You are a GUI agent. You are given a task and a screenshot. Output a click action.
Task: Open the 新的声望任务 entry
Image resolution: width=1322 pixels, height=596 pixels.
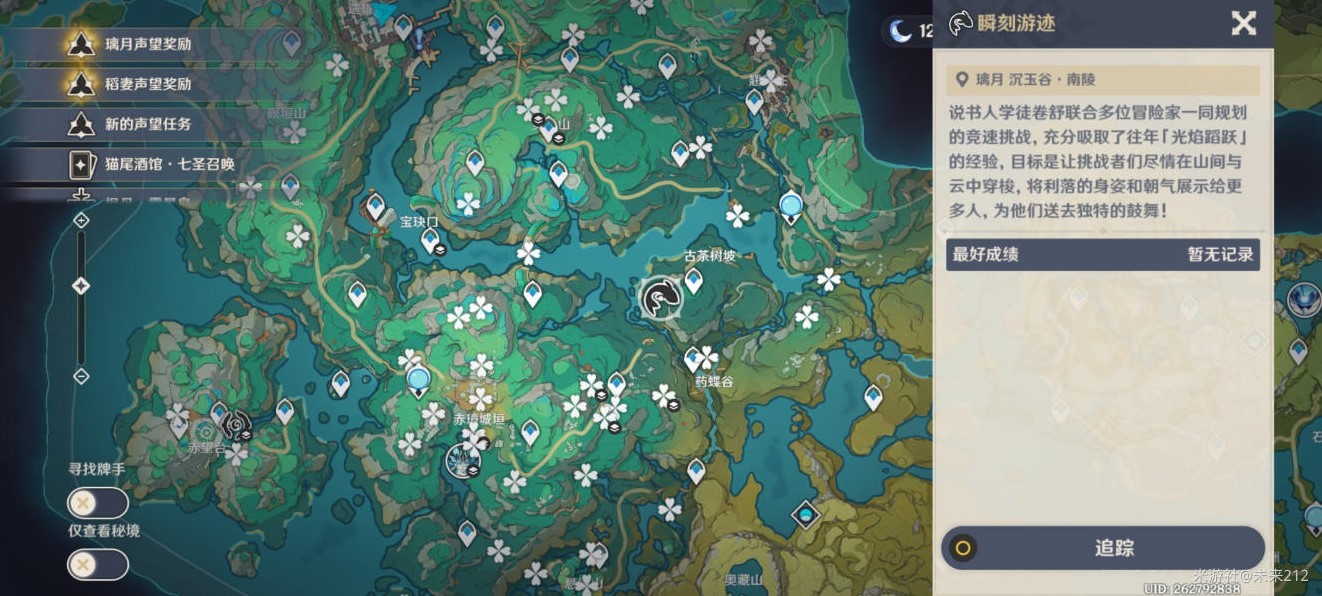pyautogui.click(x=148, y=124)
